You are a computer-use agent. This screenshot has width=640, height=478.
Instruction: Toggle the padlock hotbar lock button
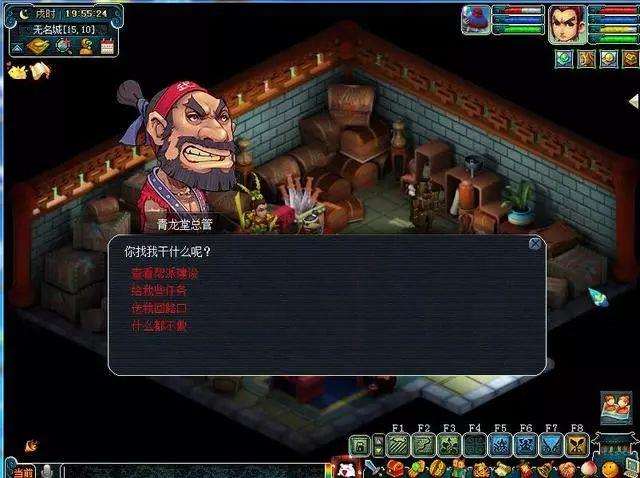point(360,446)
